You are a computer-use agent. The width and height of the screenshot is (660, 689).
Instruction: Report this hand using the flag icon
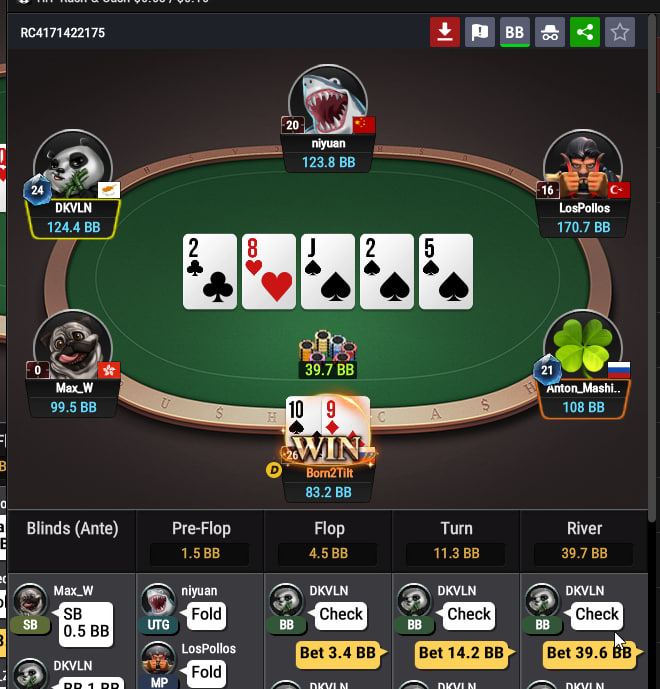[479, 32]
